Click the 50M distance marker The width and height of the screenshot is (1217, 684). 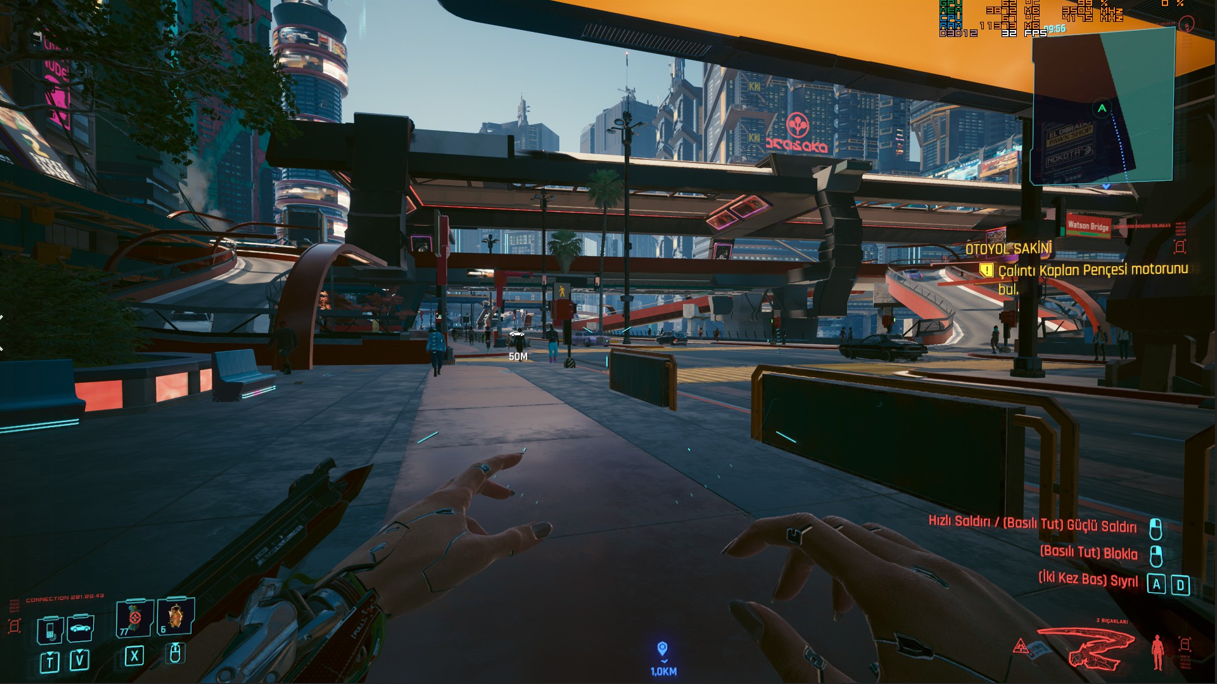pos(517,356)
